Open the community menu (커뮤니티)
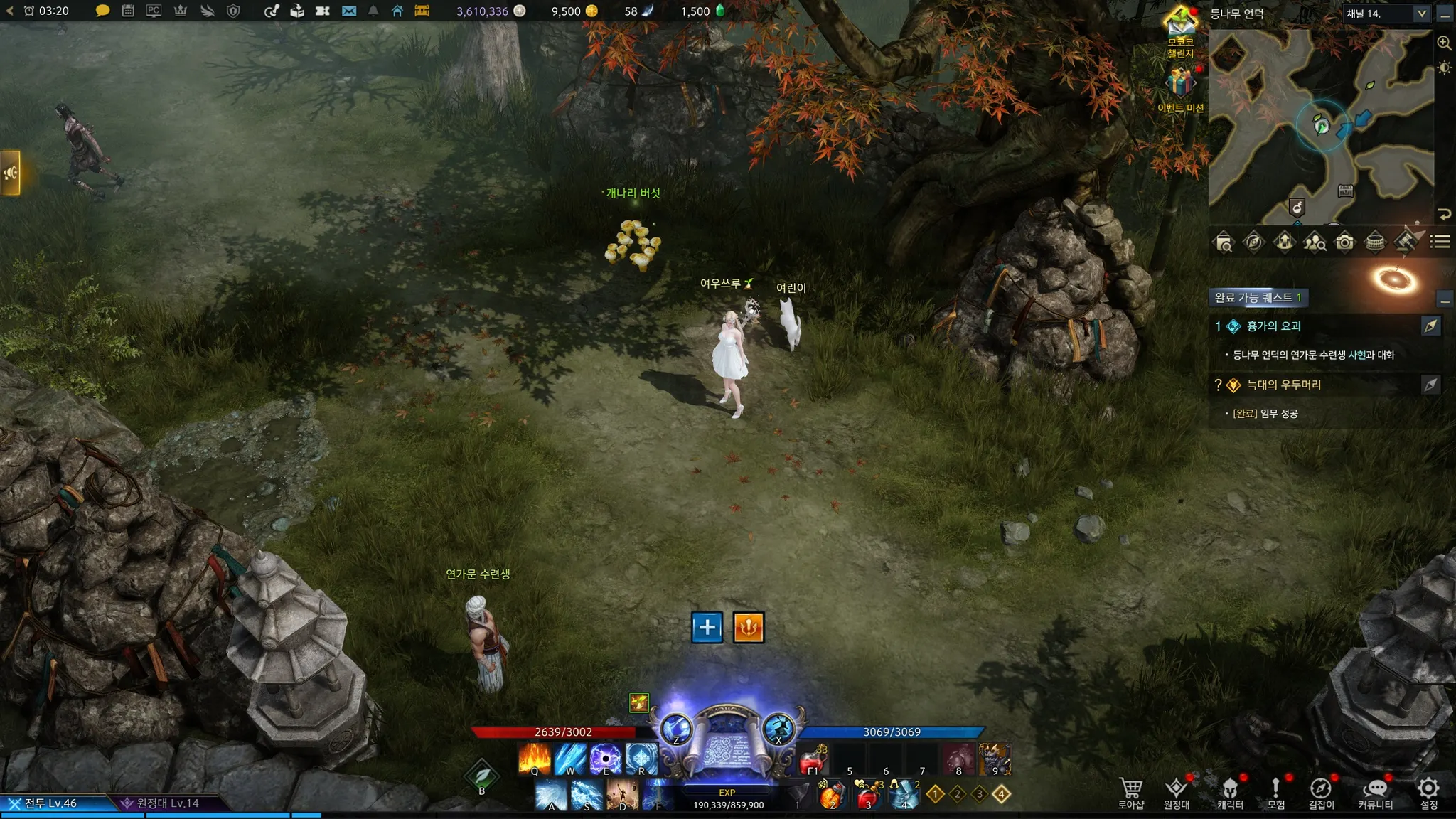The image size is (1456, 819). 1375,793
